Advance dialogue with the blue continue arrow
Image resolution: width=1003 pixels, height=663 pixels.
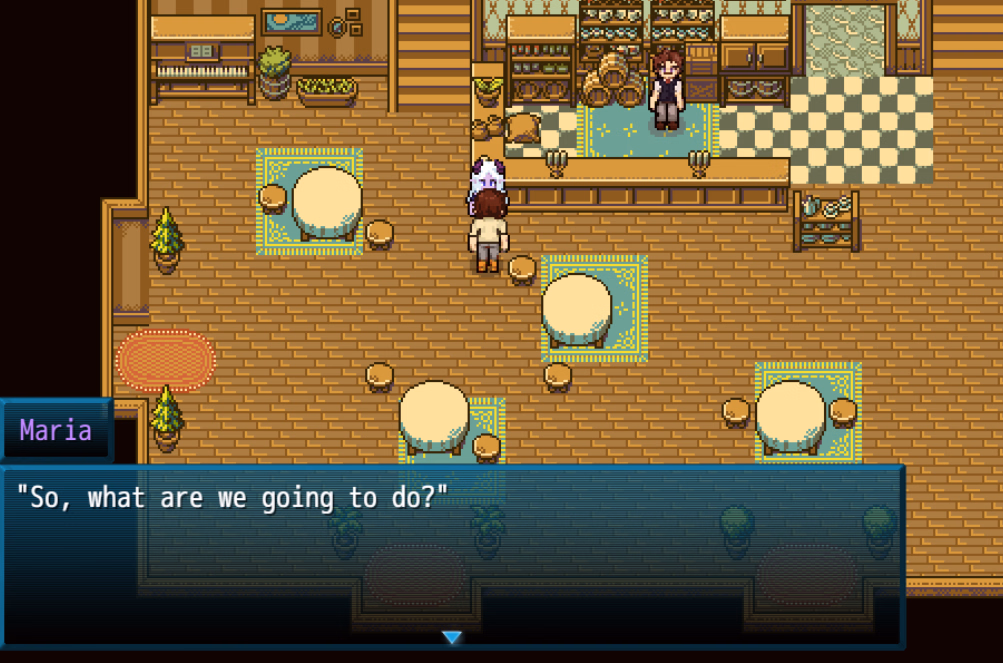coord(452,637)
